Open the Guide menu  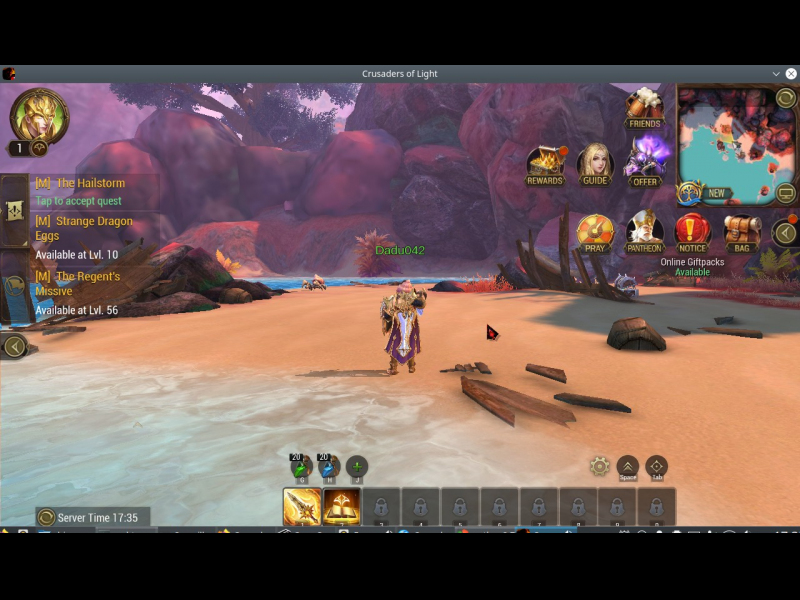coord(595,164)
